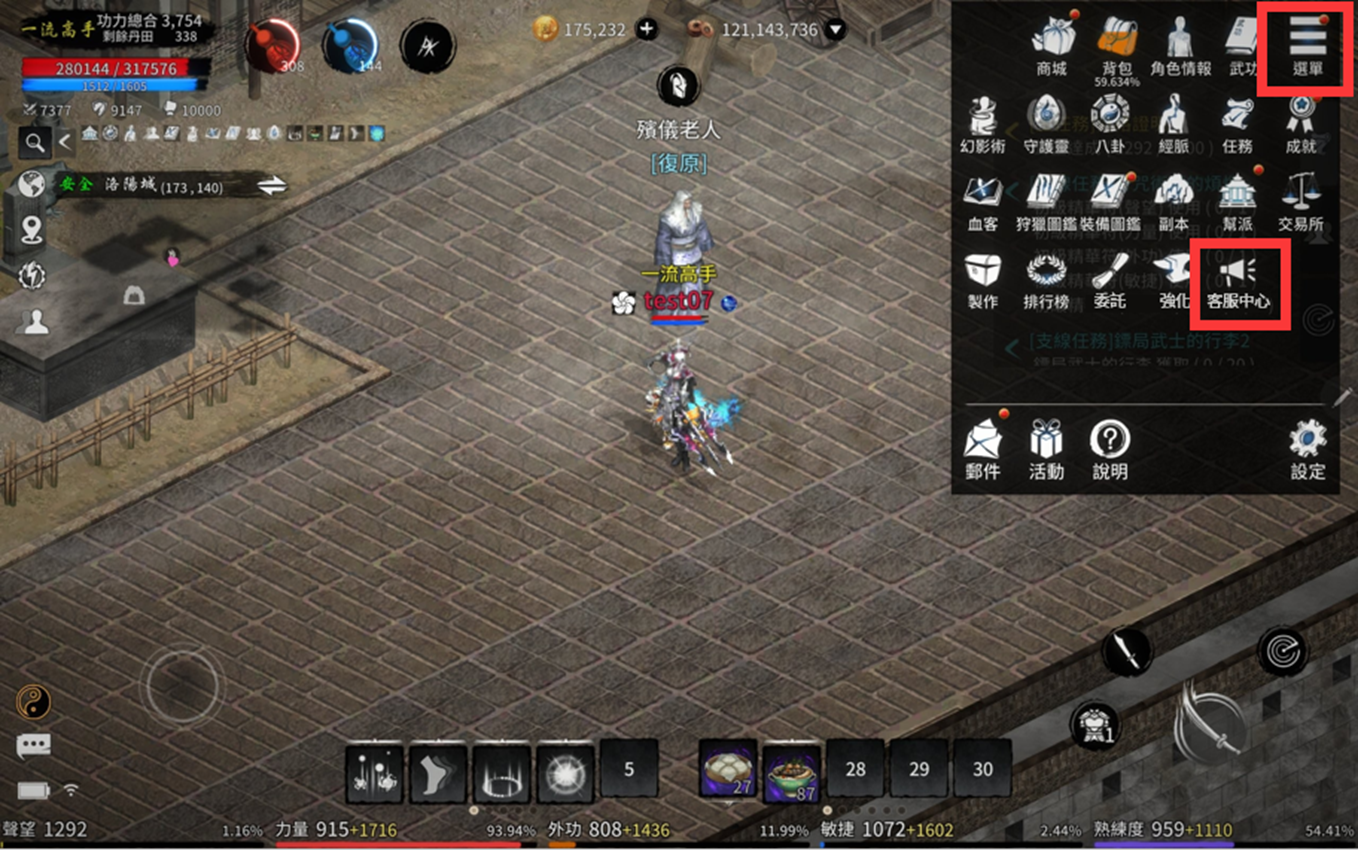Open the 幫派 guild menu
This screenshot has height=850, width=1358.
[x=1237, y=202]
